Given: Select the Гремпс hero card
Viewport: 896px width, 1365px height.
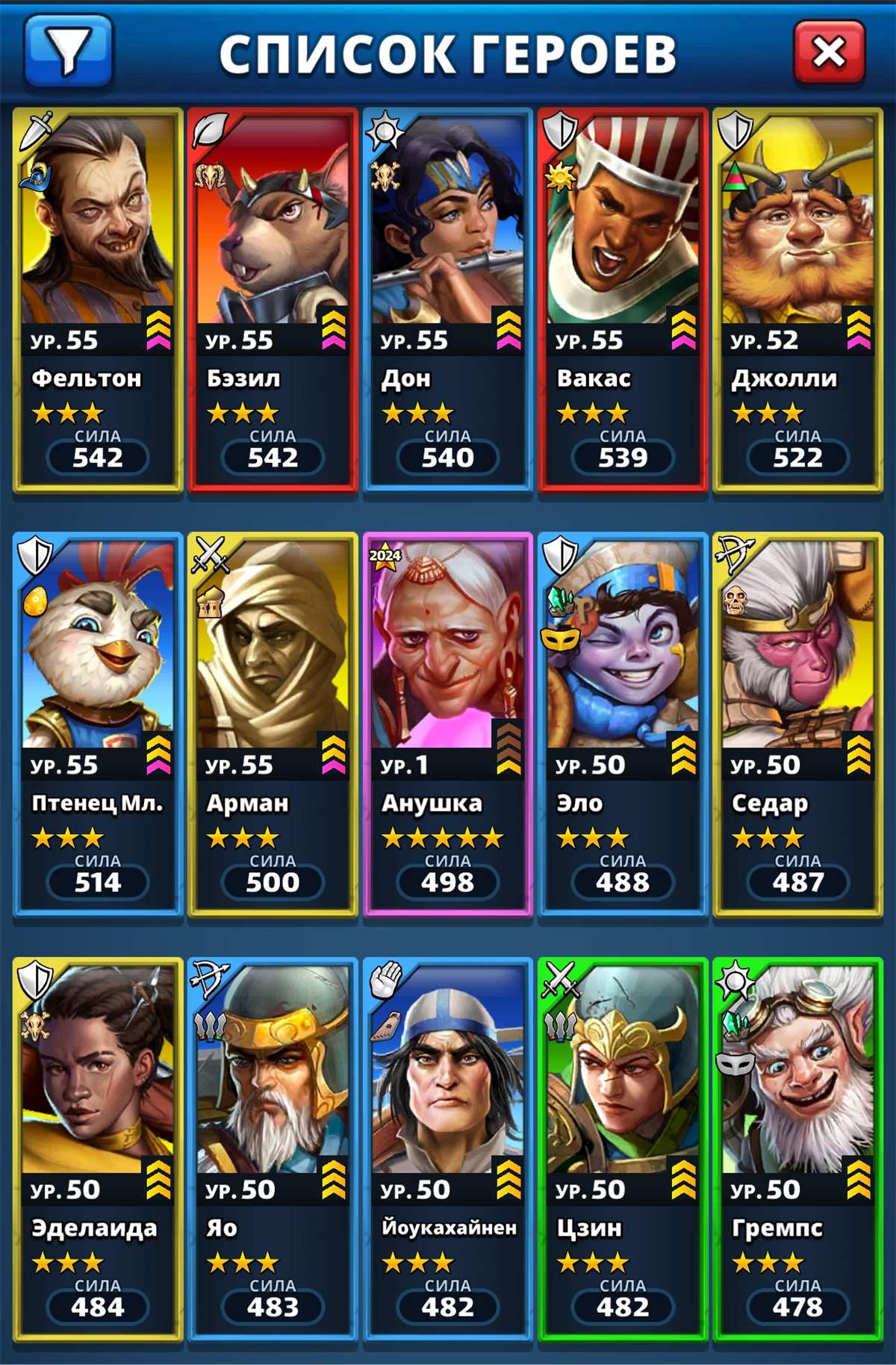Looking at the screenshot, I should (x=797, y=1148).
